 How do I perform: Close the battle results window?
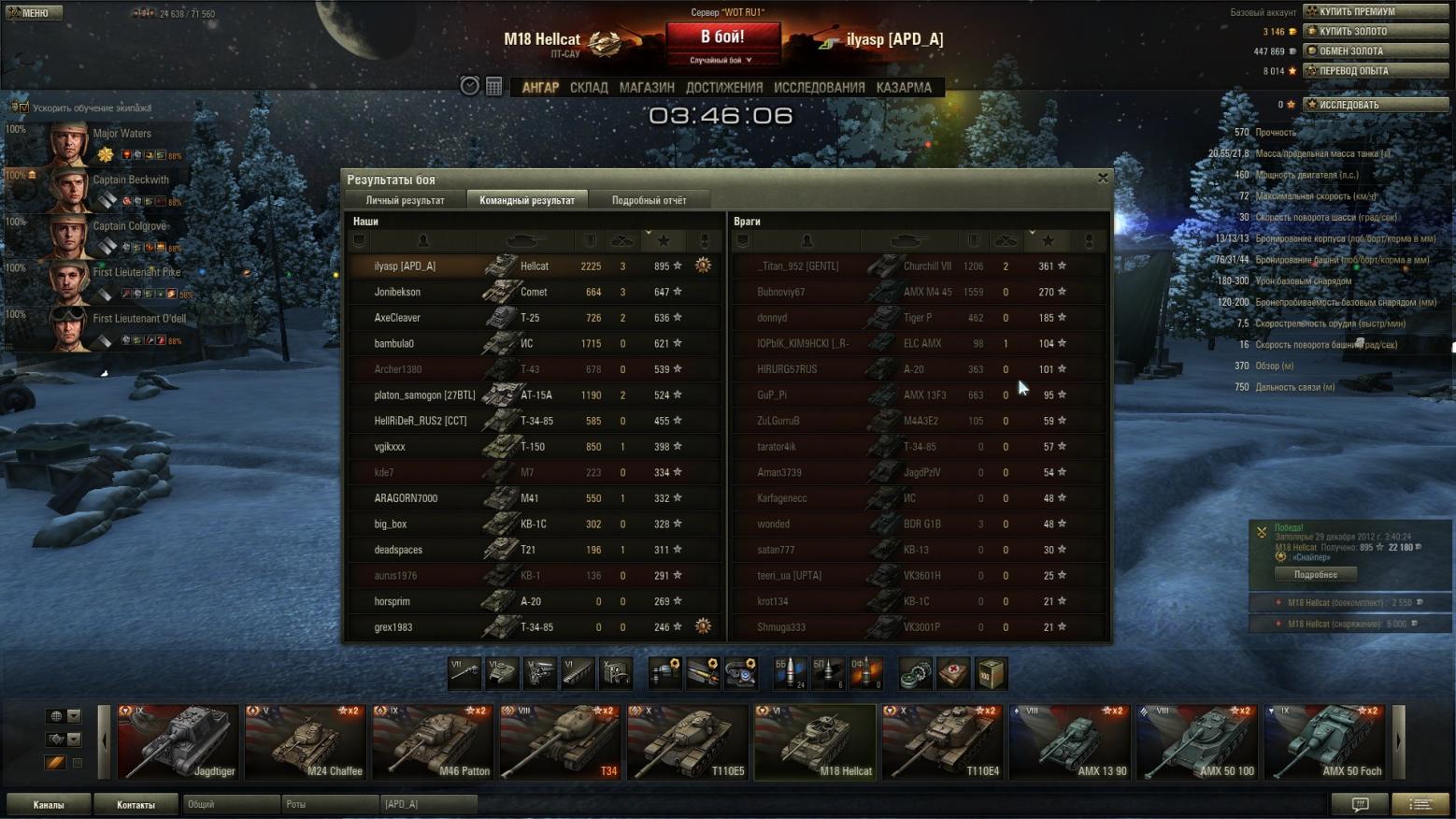tap(1103, 178)
